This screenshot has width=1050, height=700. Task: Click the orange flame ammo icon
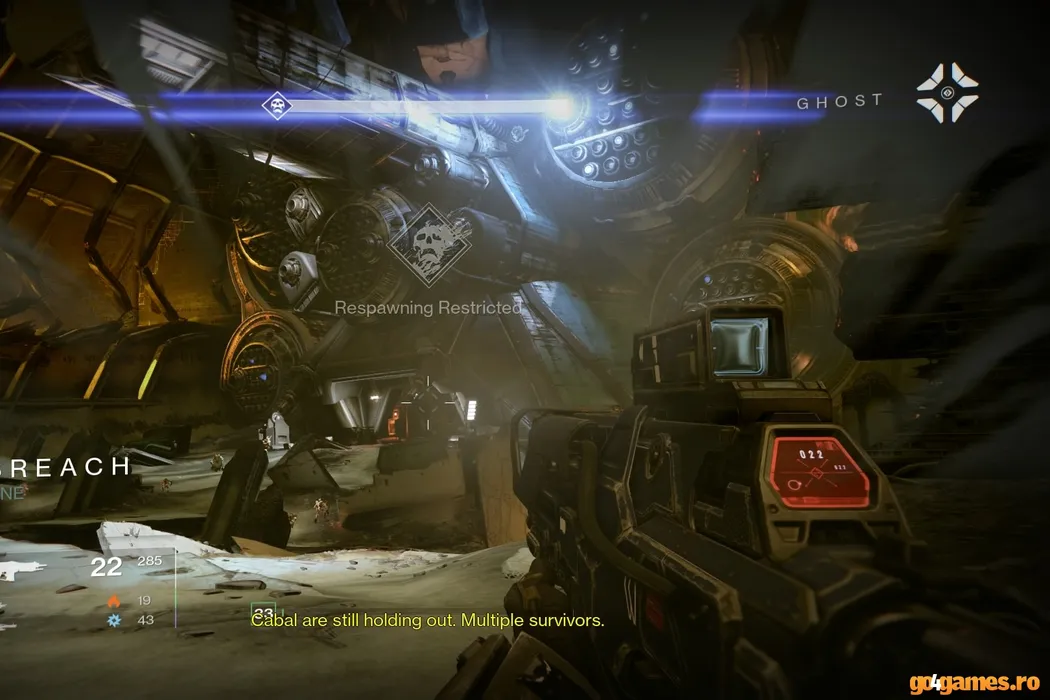click(114, 601)
